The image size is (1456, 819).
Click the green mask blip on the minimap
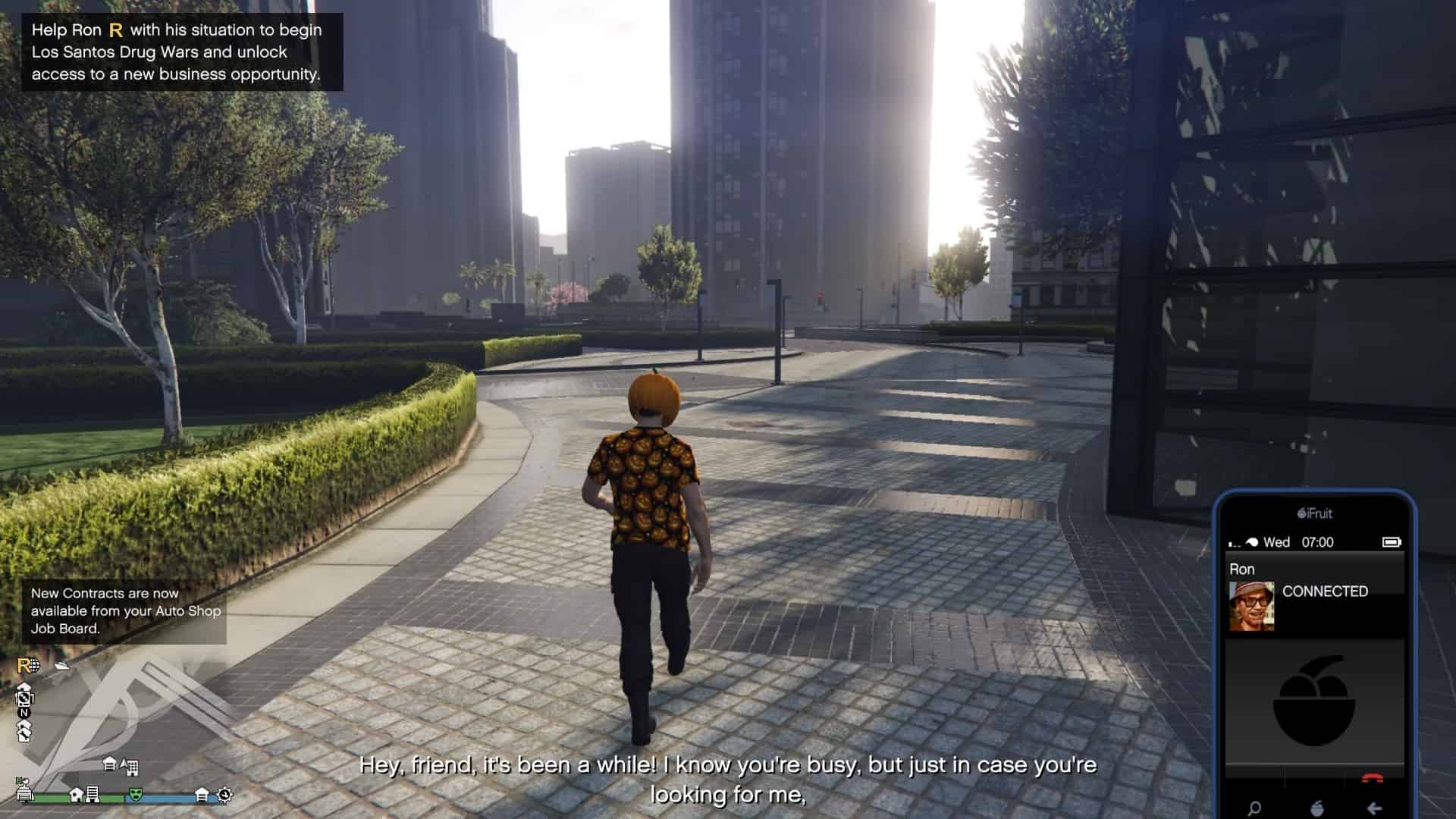click(136, 794)
